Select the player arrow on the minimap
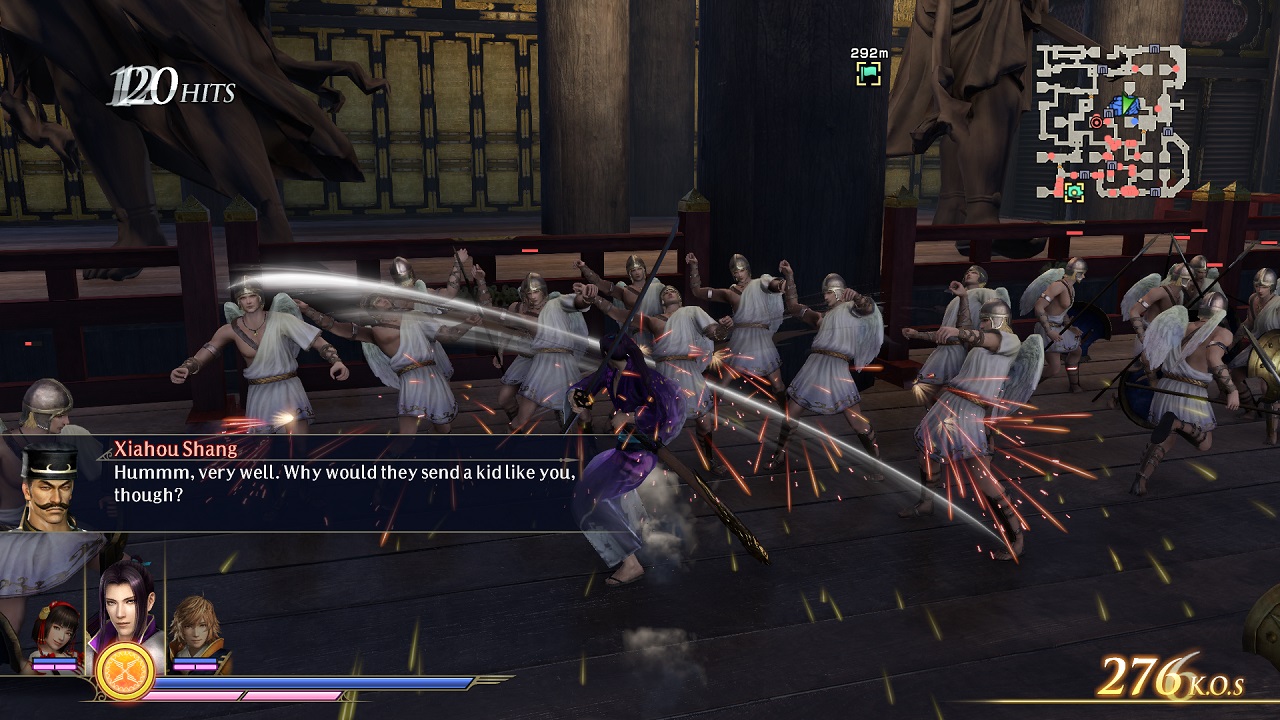The height and width of the screenshot is (720, 1280). (1128, 103)
